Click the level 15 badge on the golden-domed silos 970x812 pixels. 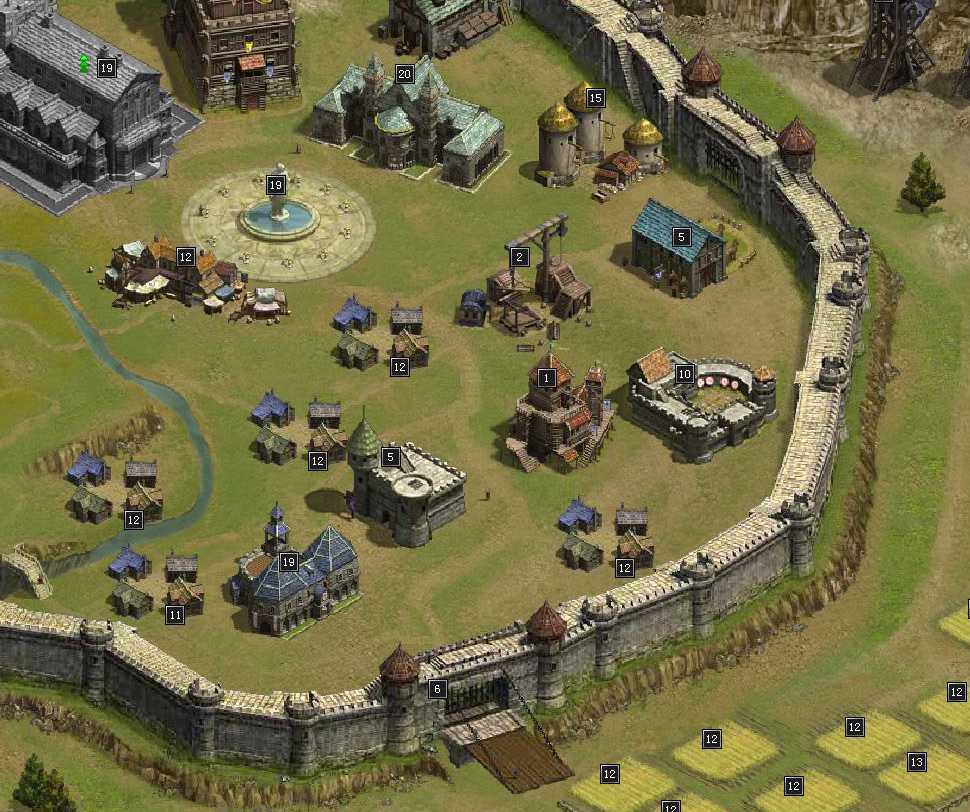coord(595,98)
